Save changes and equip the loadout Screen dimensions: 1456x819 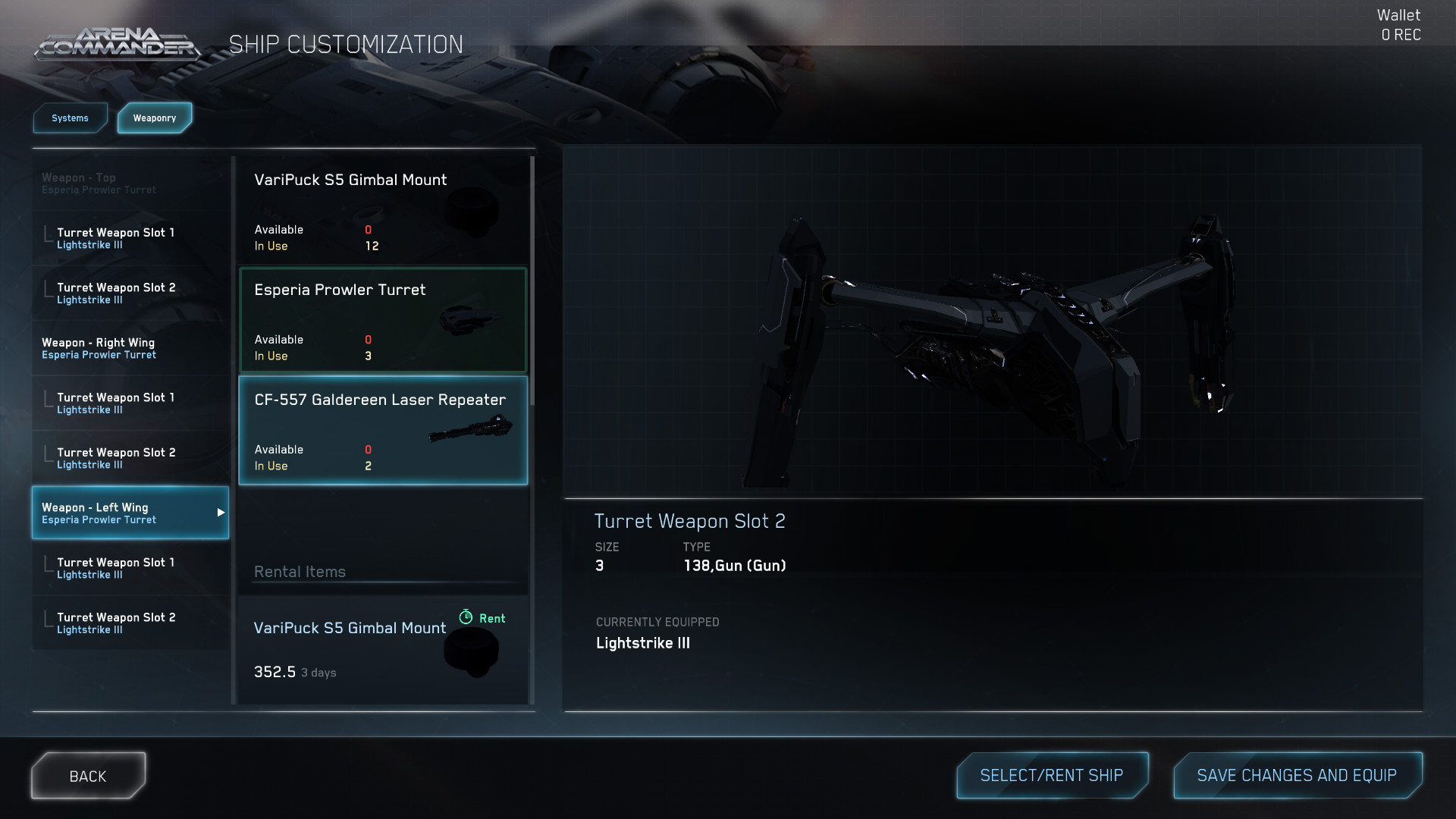tap(1297, 775)
